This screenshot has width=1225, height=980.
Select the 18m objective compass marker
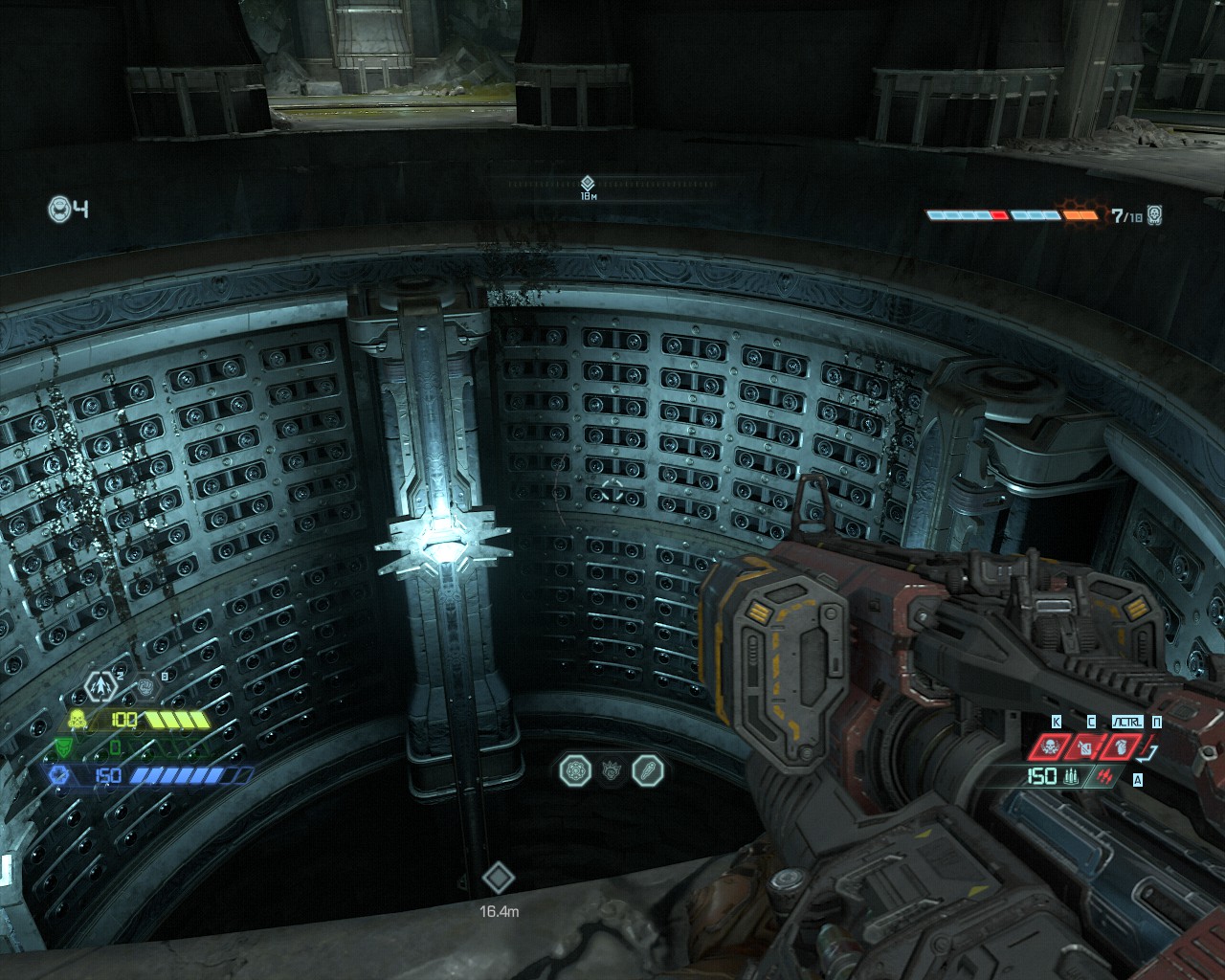pyautogui.click(x=588, y=183)
